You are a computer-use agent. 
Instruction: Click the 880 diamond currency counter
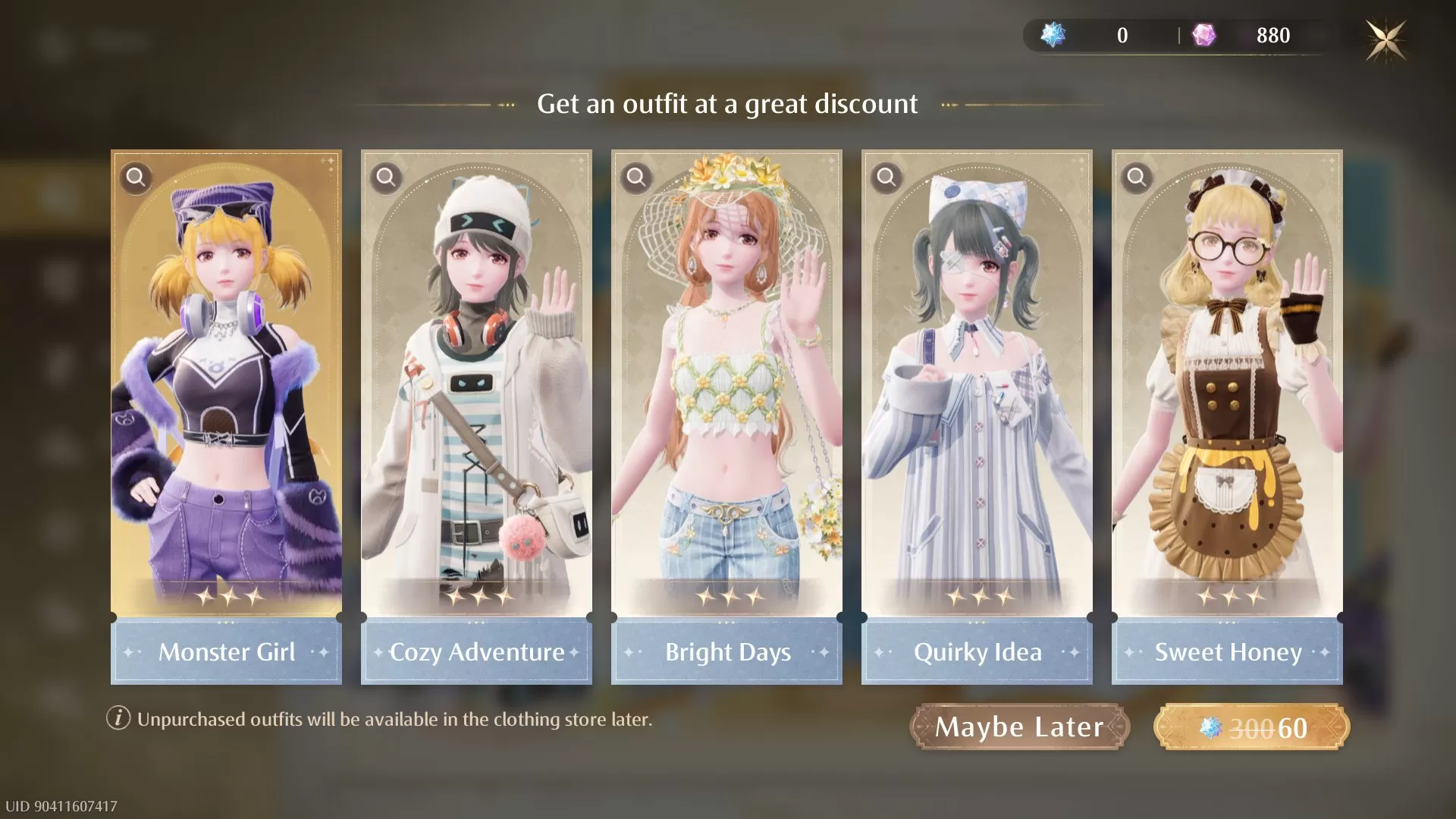point(1275,35)
